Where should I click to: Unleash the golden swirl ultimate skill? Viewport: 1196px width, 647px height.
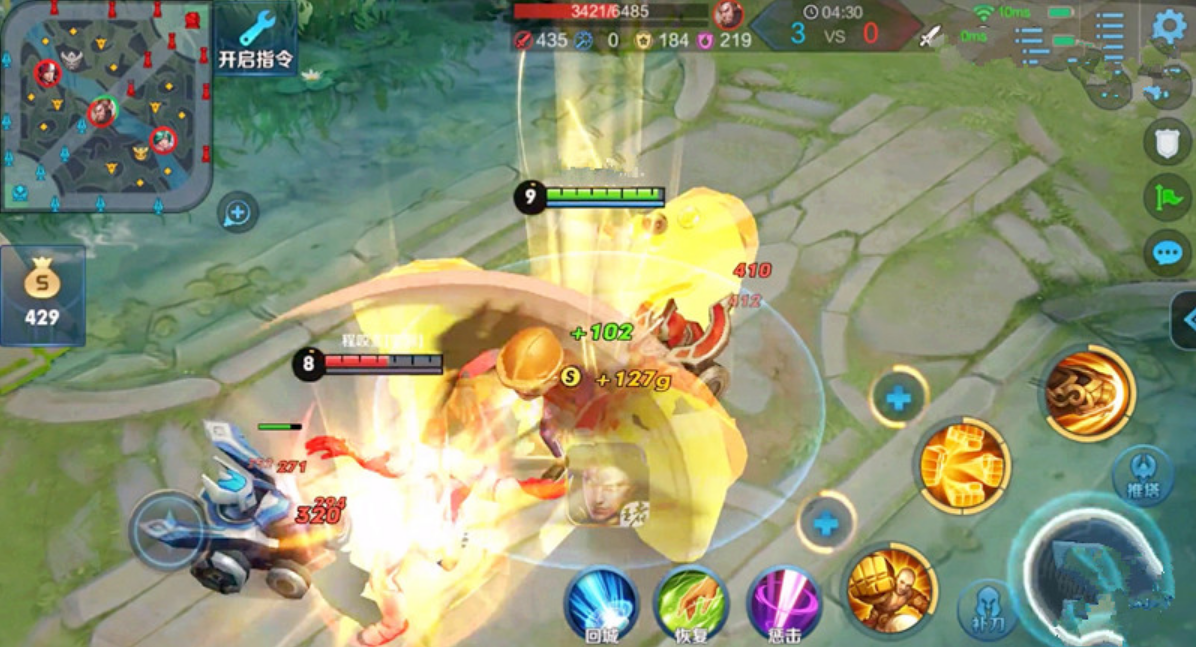(1087, 392)
